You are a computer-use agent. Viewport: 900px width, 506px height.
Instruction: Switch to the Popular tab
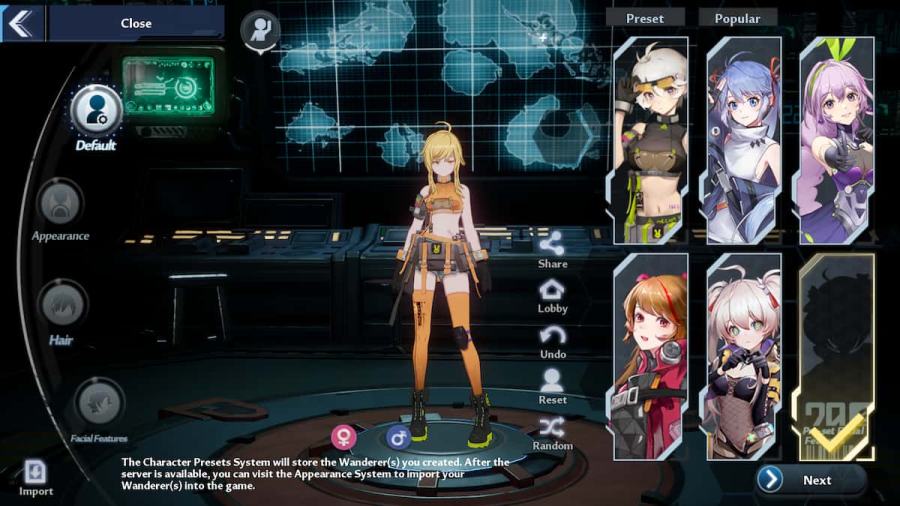[x=737, y=18]
